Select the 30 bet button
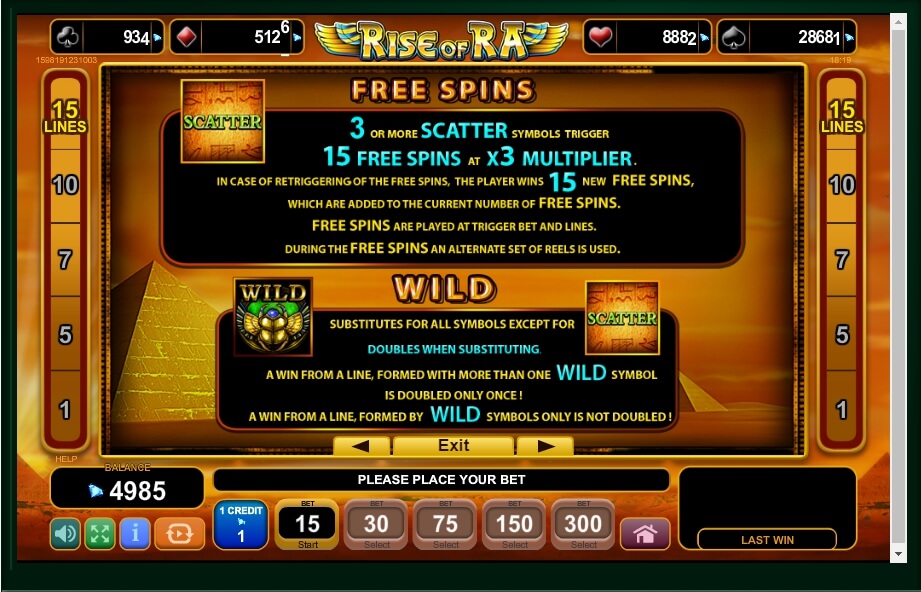 pos(376,524)
